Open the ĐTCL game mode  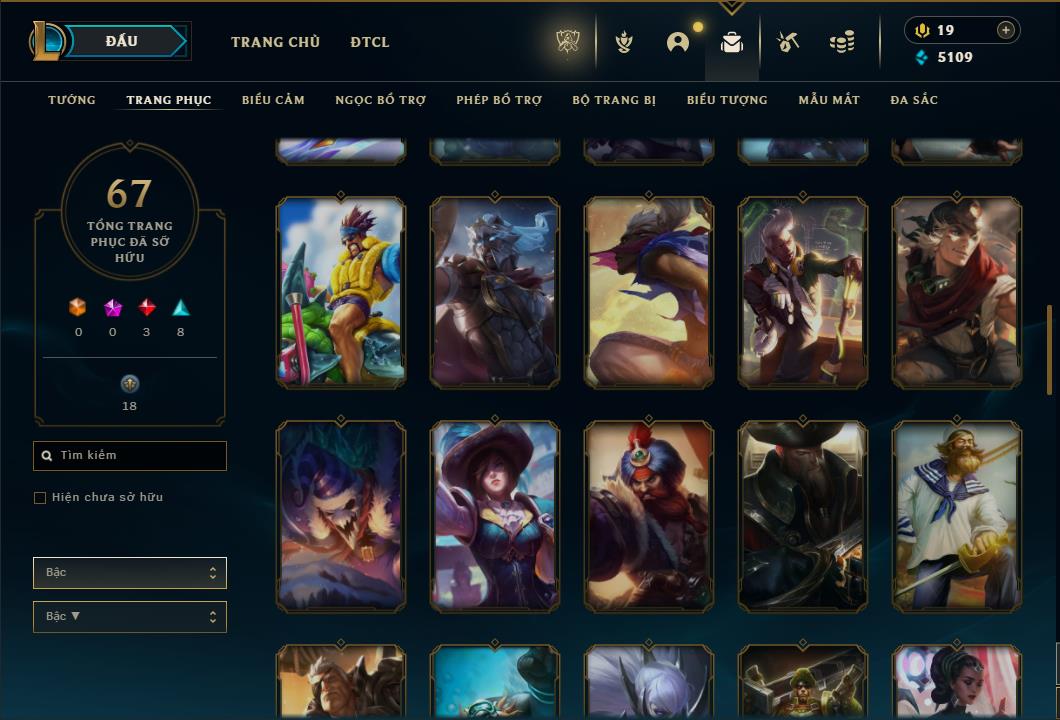coord(370,42)
